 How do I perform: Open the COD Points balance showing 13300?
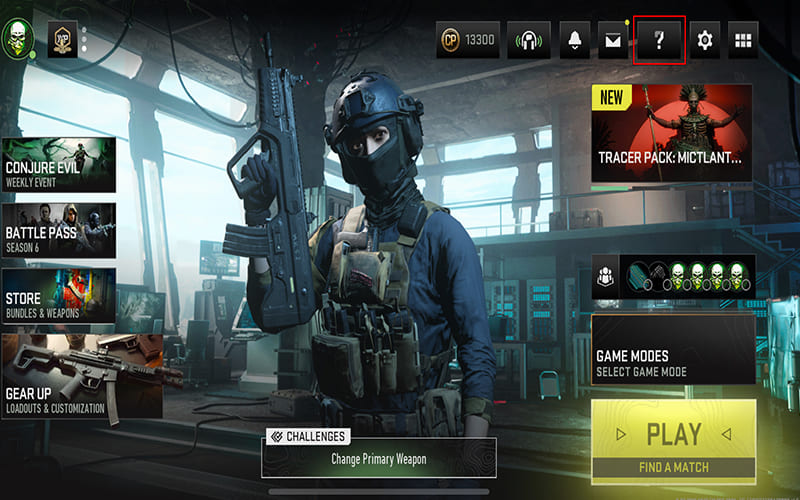click(x=467, y=40)
